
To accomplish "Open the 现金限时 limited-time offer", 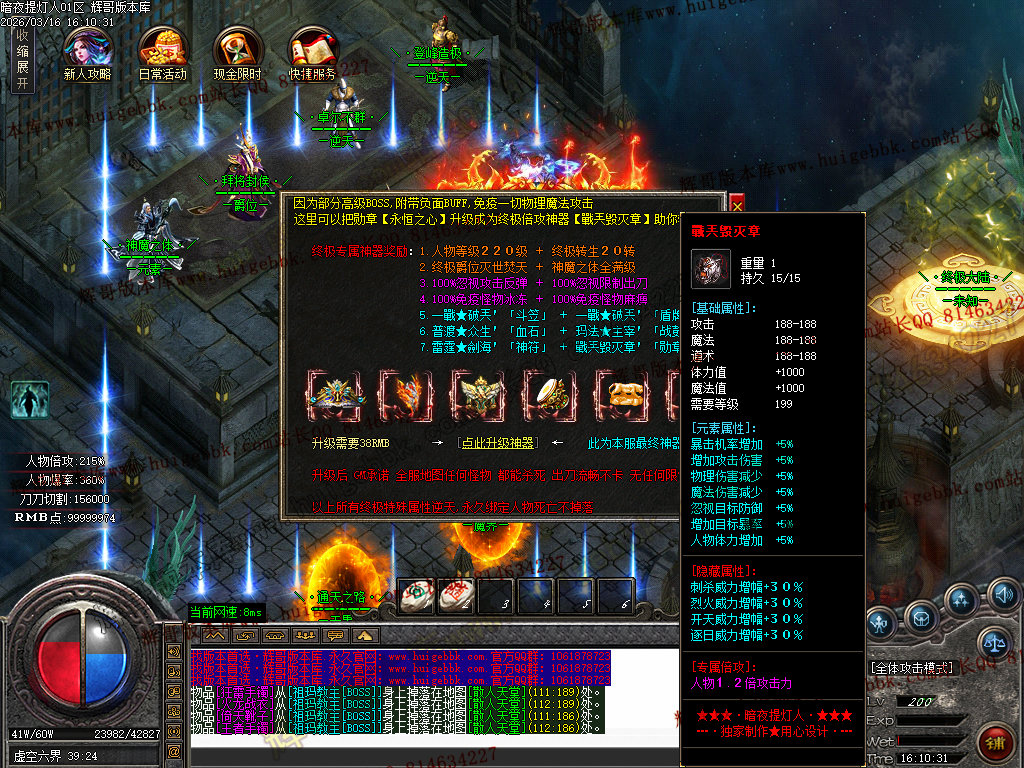I will coord(237,48).
